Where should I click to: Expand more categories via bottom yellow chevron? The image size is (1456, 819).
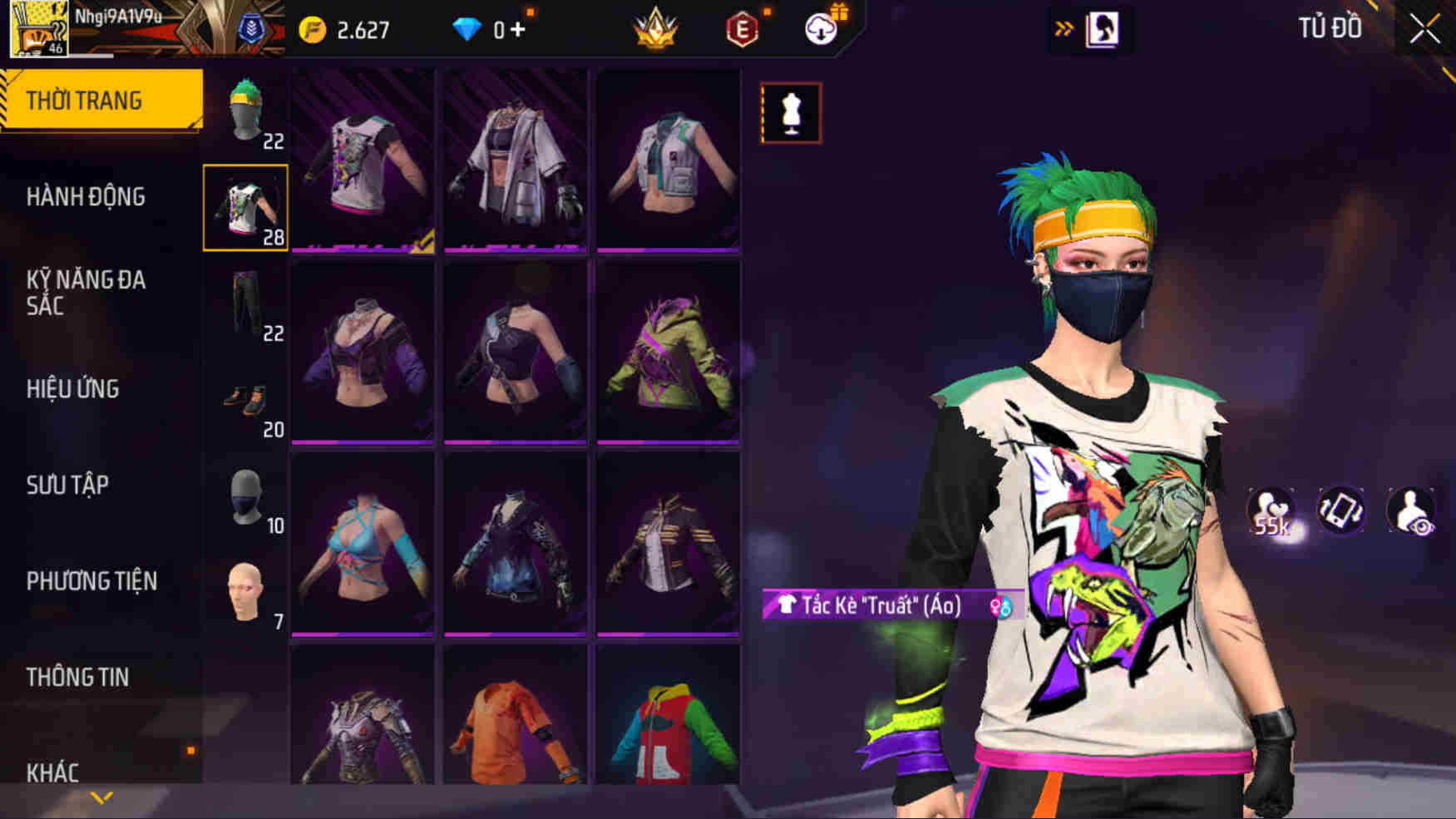(102, 797)
